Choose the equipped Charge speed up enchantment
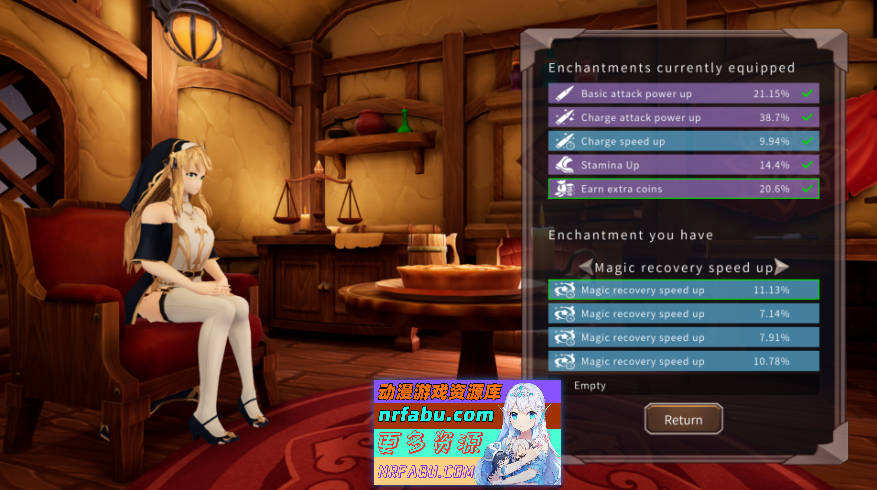The width and height of the screenshot is (877, 490). click(683, 141)
